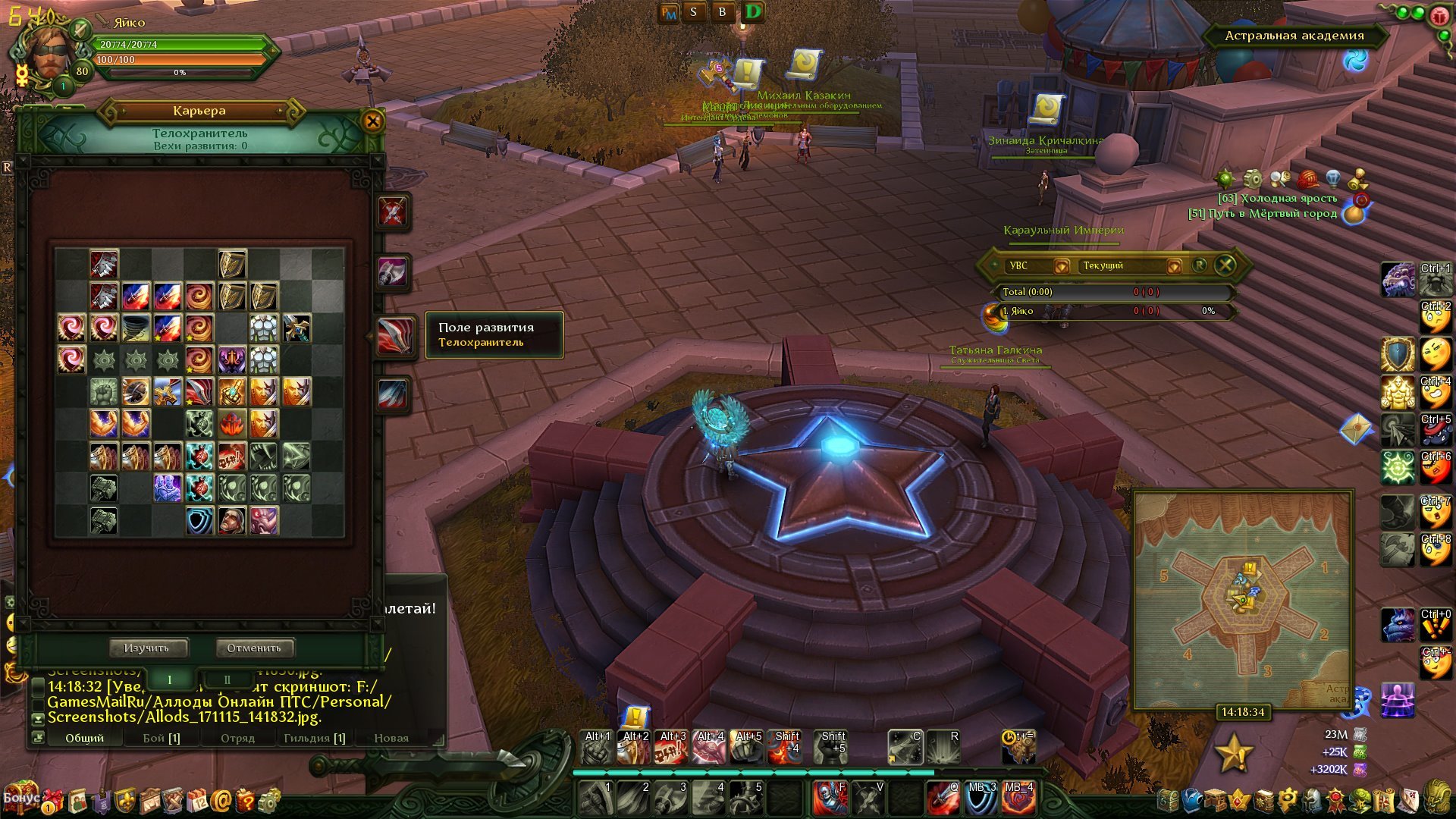The height and width of the screenshot is (819, 1456).
Task: Click the Изучить learn button
Action: click(146, 648)
